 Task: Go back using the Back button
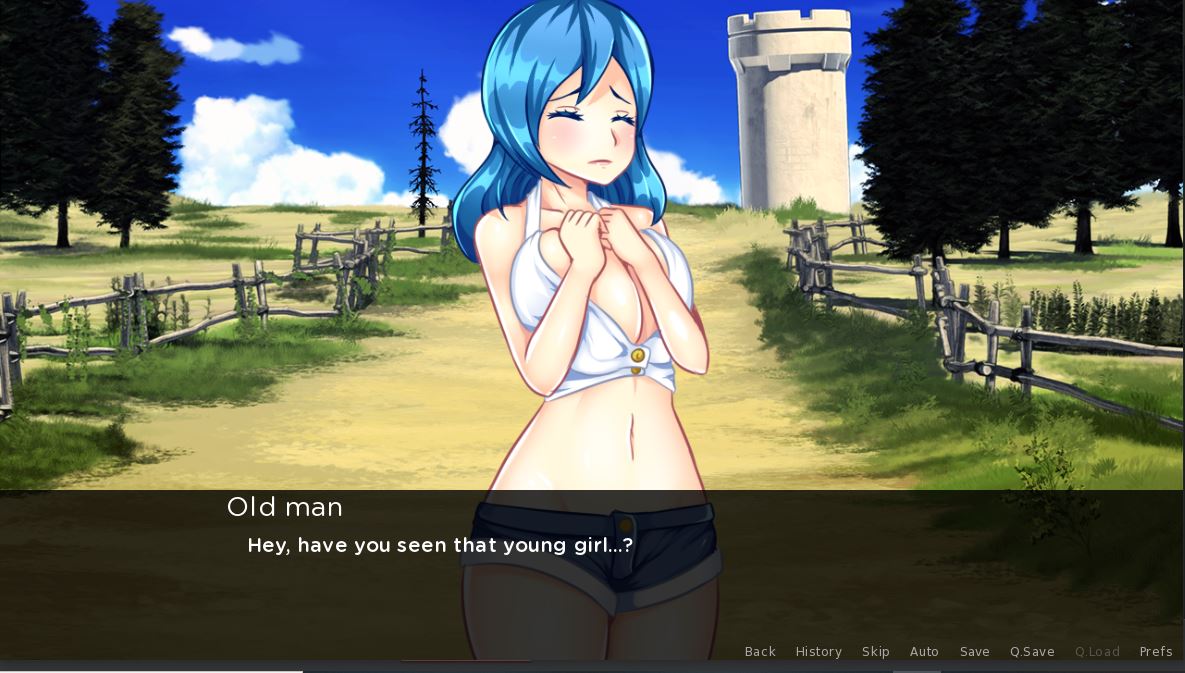coord(760,652)
